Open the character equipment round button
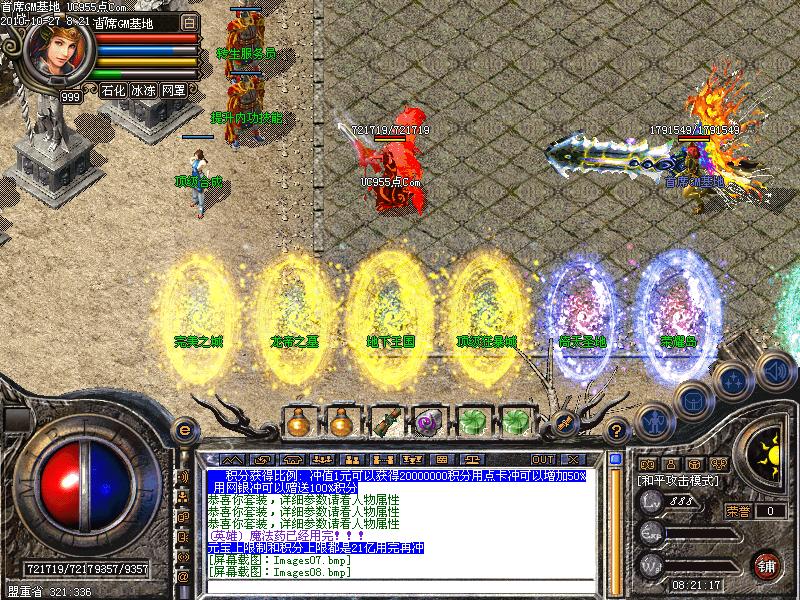This screenshot has width=800, height=600. 652,420
